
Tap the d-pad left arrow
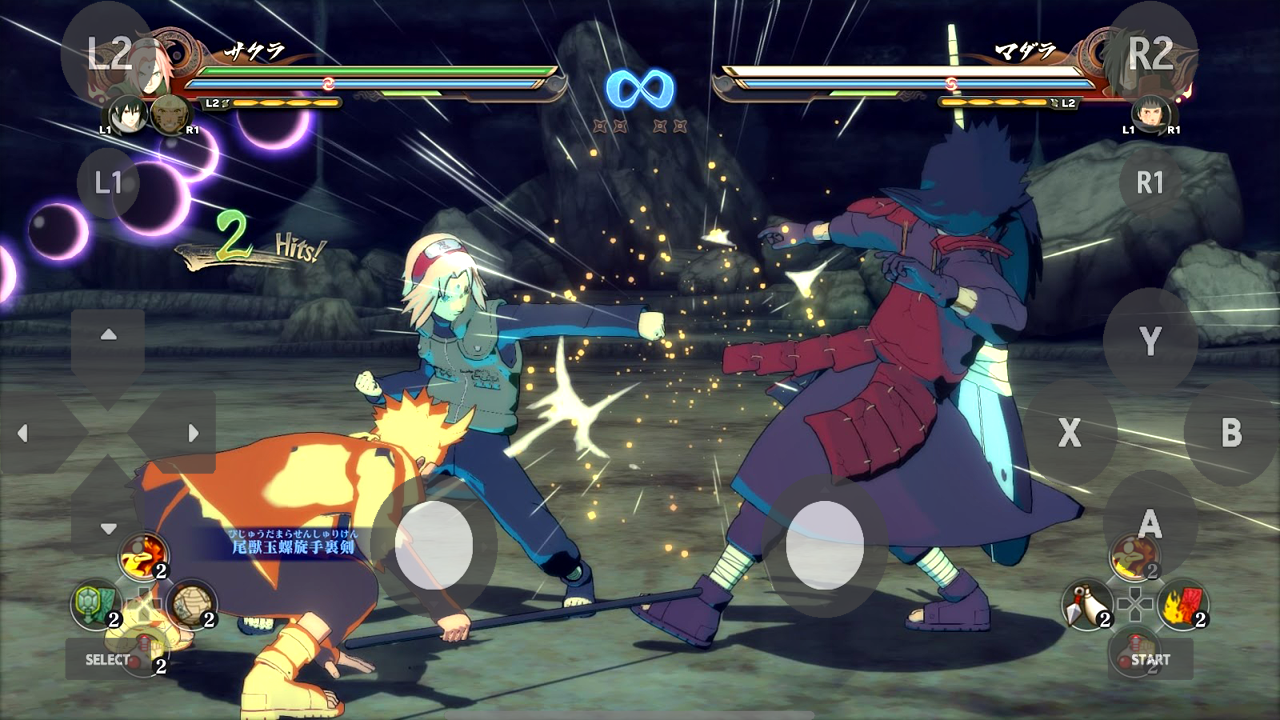click(x=24, y=433)
